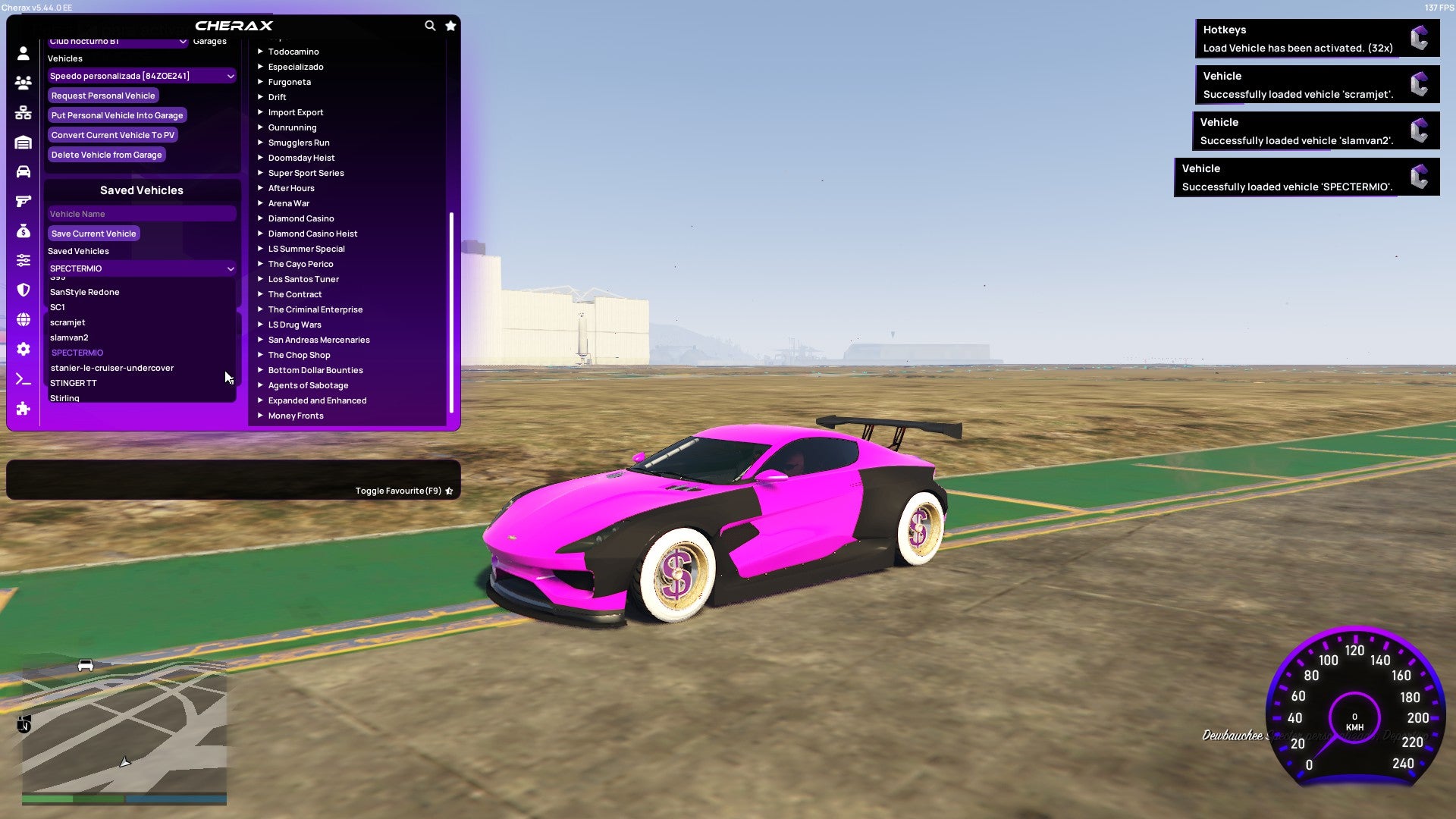This screenshot has height=819, width=1456.
Task: Select slamvan2 in the saved vehicles list
Action: [x=69, y=337]
